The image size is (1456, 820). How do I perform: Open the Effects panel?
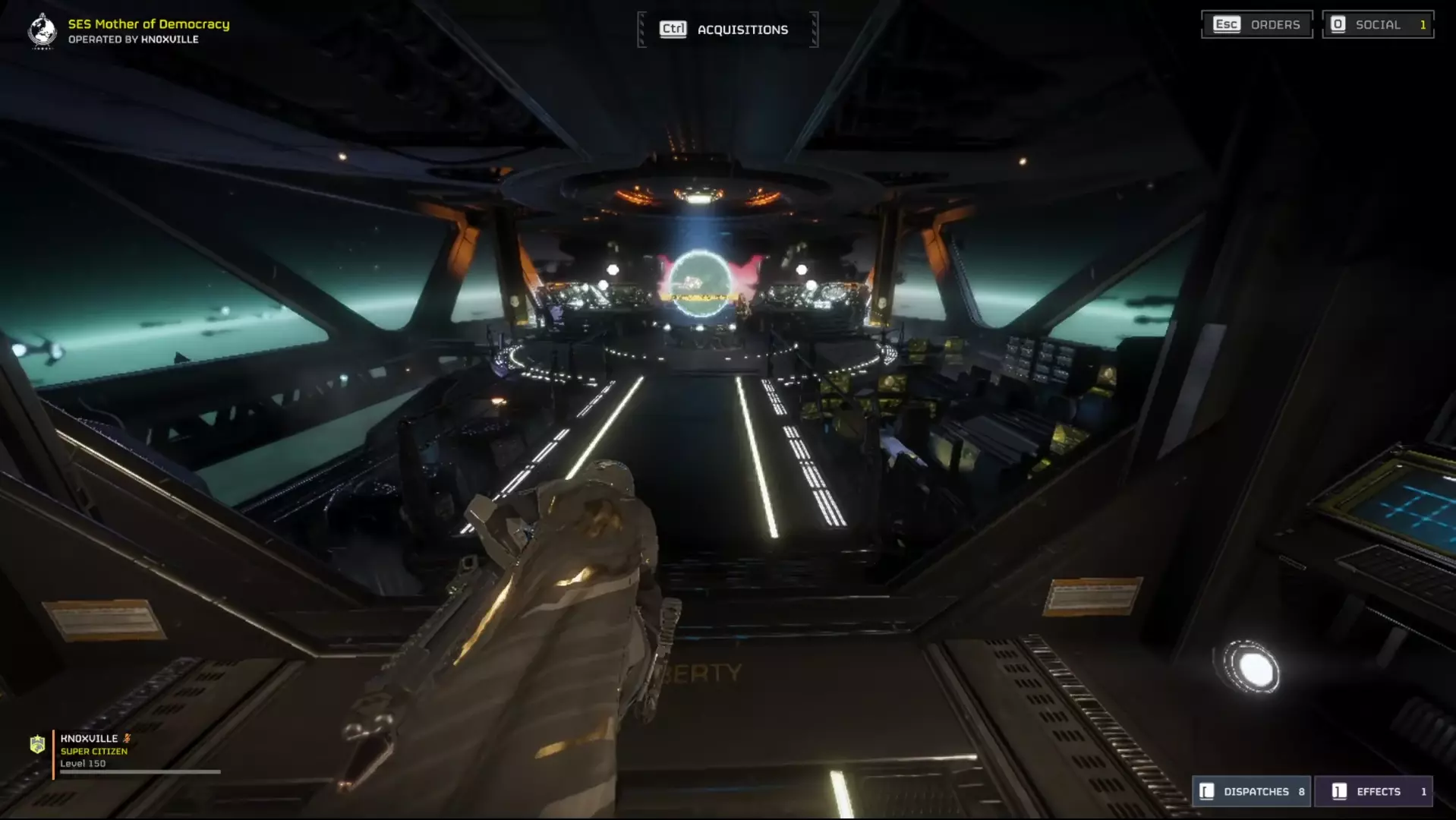(x=1373, y=791)
